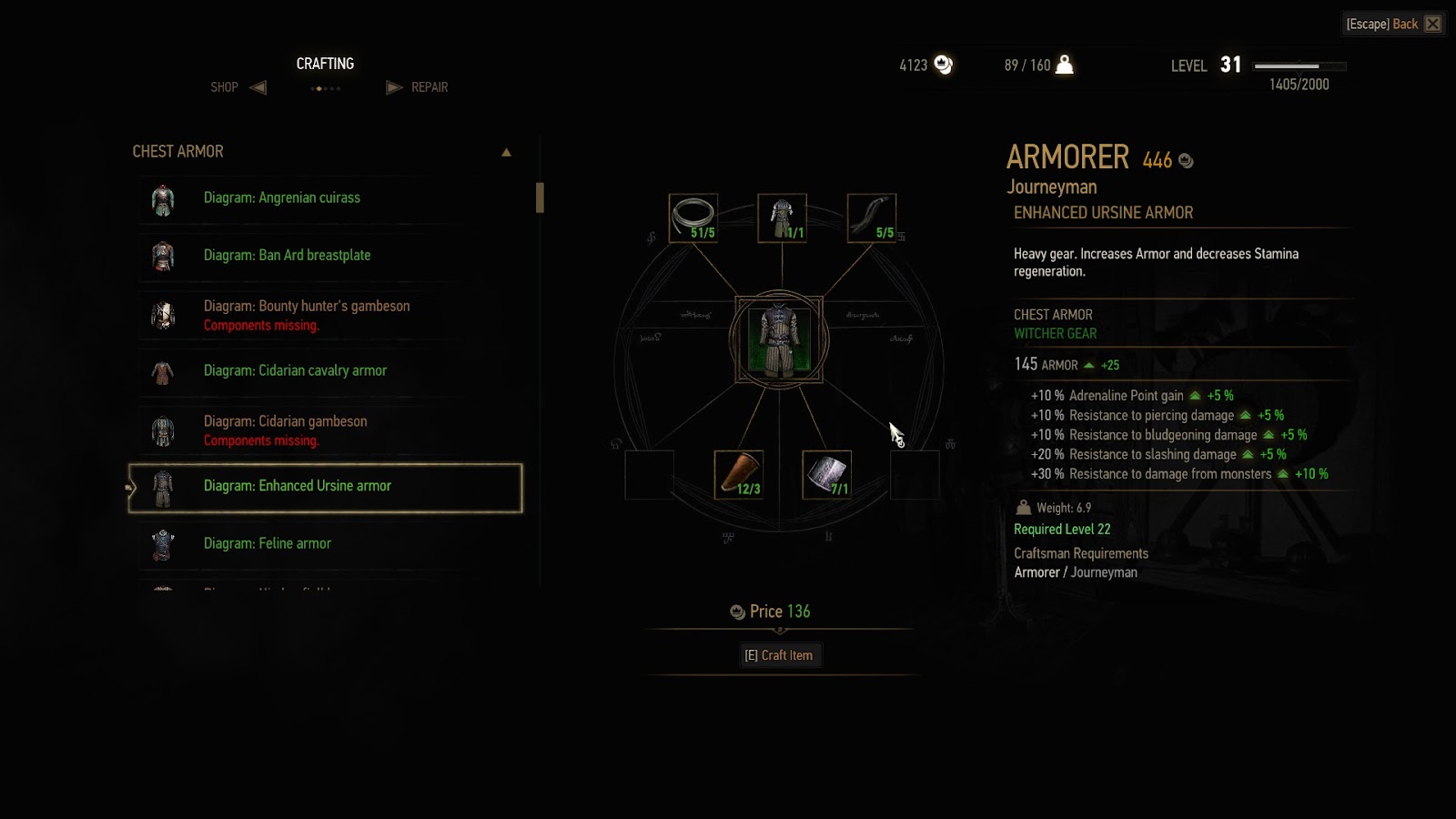This screenshot has width=1456, height=819.
Task: Select the leather ingredient slot 12/3
Action: tap(738, 474)
